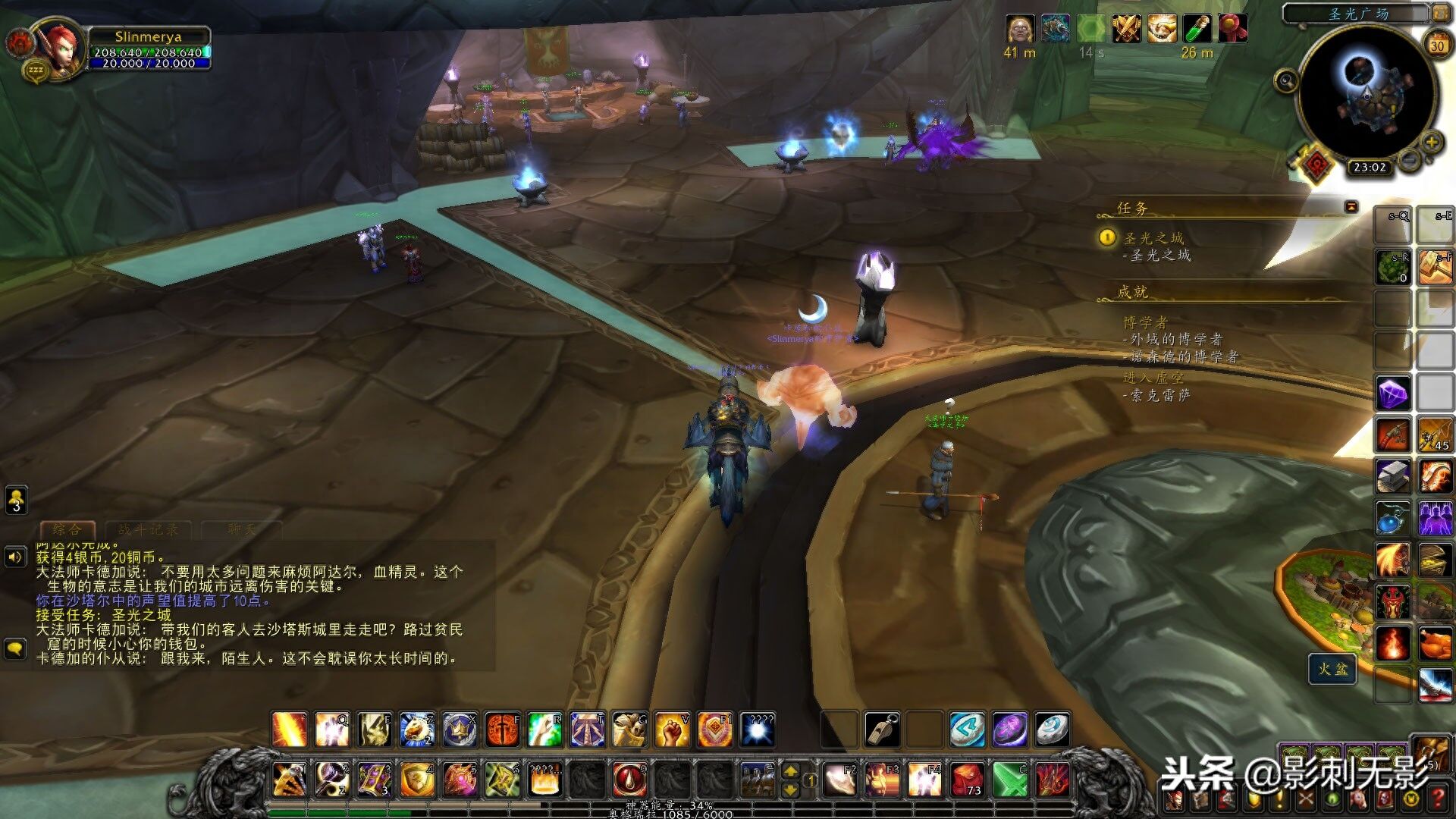Screen dimensions: 1456x819
Task: Use the golden fist ability
Action: 671,730
